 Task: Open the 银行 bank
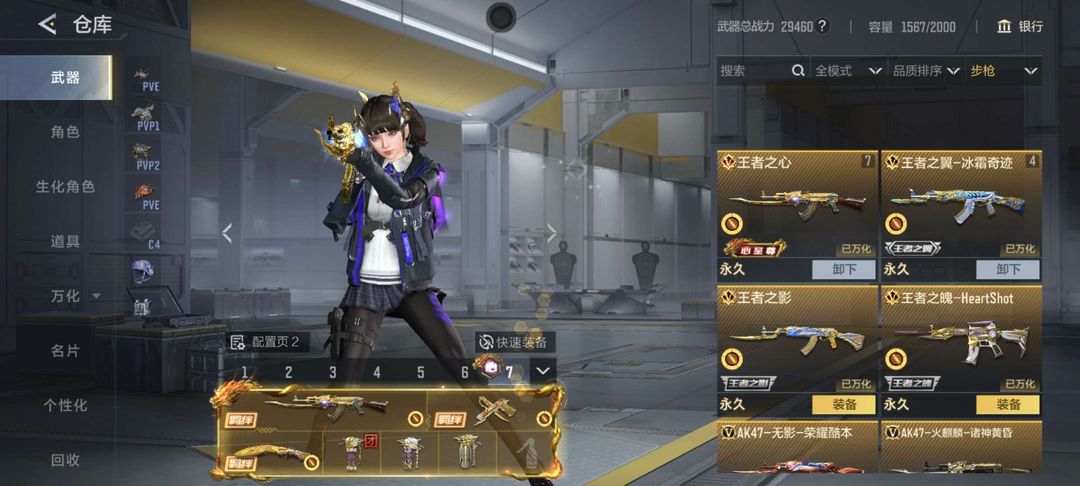[x=1020, y=26]
